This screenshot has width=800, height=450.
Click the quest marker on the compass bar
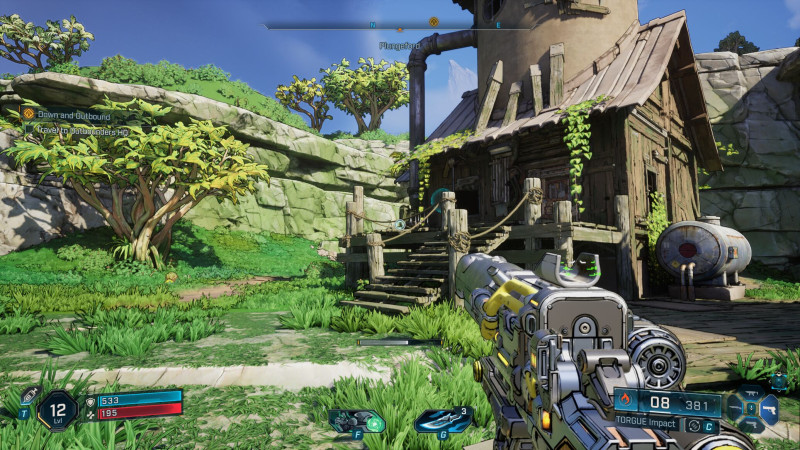coord(433,21)
